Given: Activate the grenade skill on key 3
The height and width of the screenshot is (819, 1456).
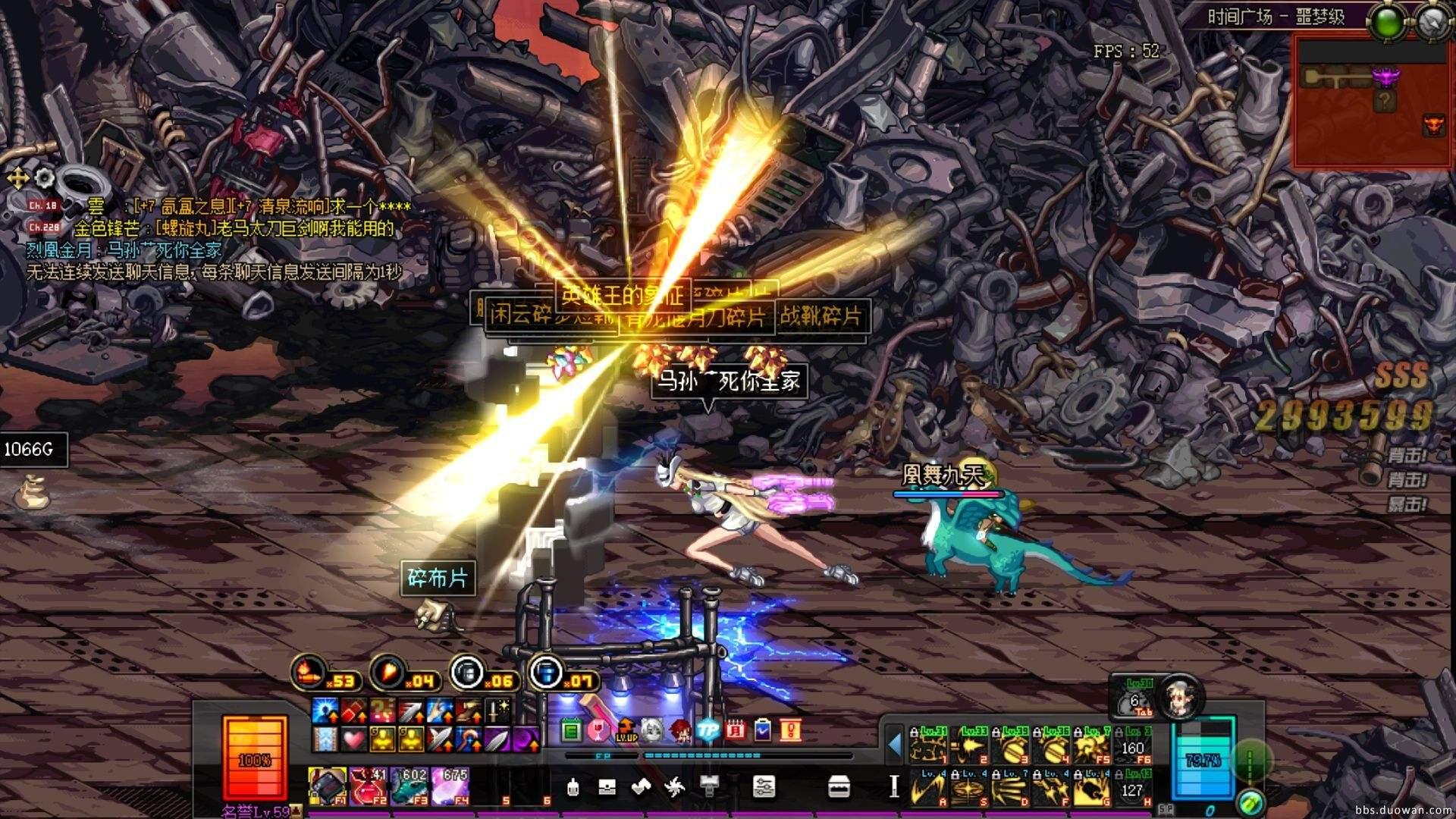Looking at the screenshot, I should 1010,745.
